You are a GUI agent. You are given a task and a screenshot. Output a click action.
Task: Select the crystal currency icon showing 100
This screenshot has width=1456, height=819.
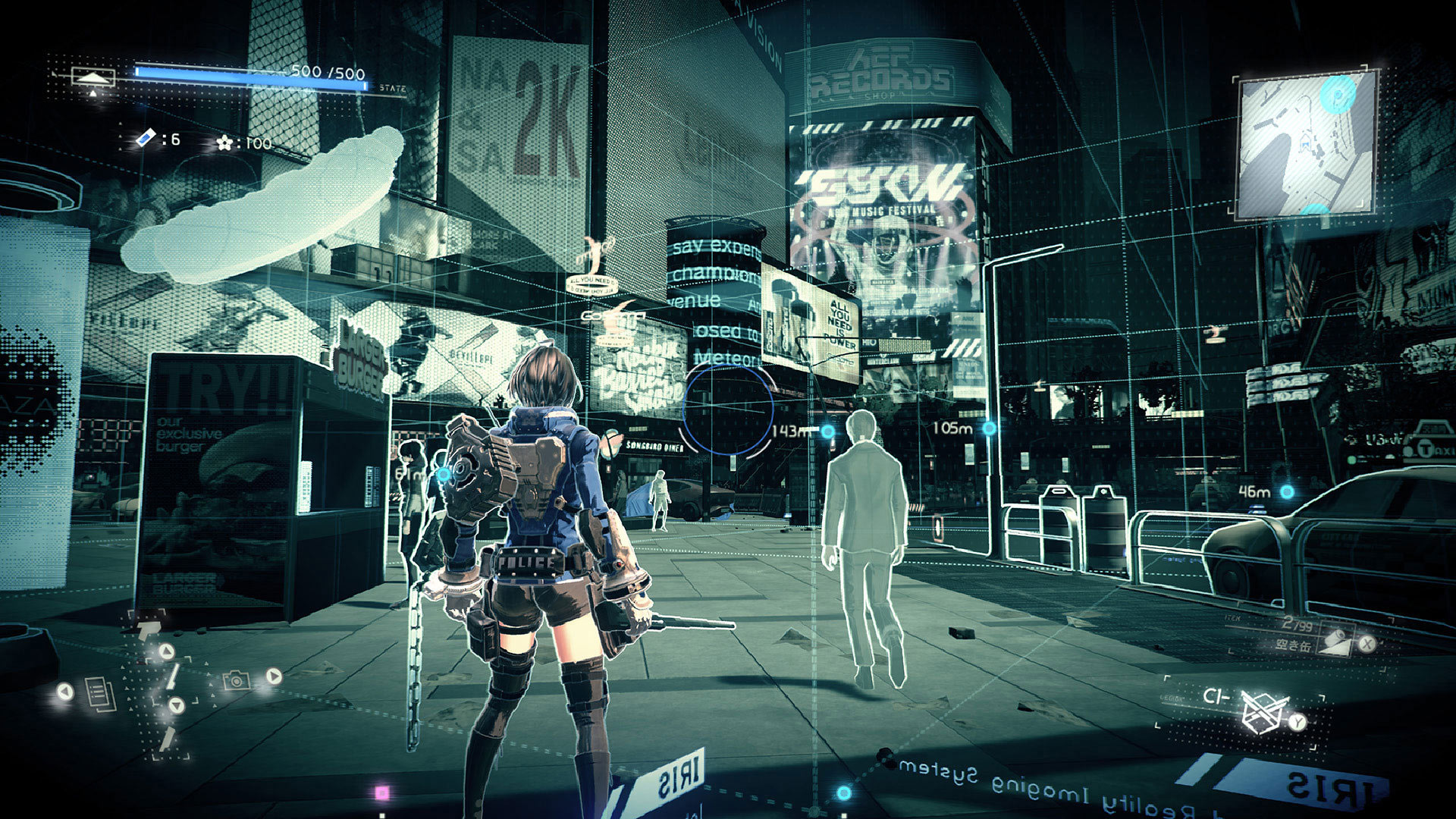pos(225,143)
